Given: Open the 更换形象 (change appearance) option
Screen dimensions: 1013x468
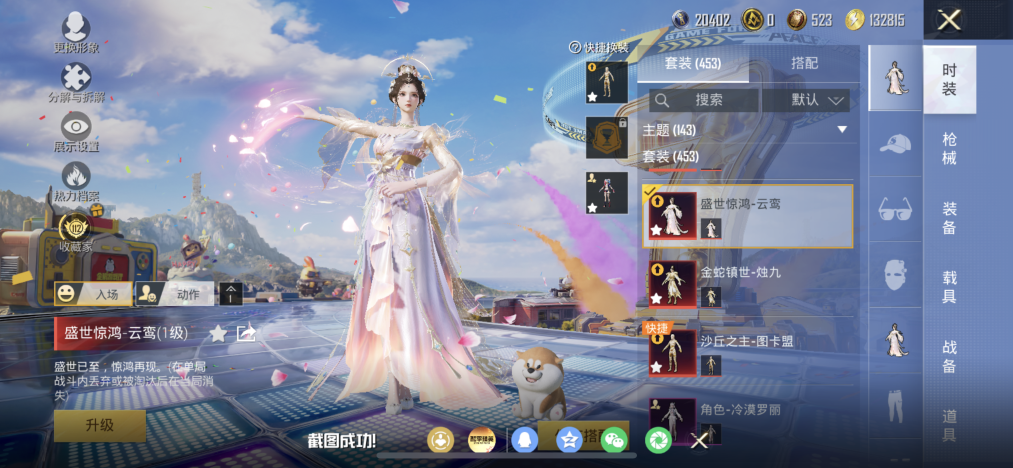Looking at the screenshot, I should click(76, 31).
